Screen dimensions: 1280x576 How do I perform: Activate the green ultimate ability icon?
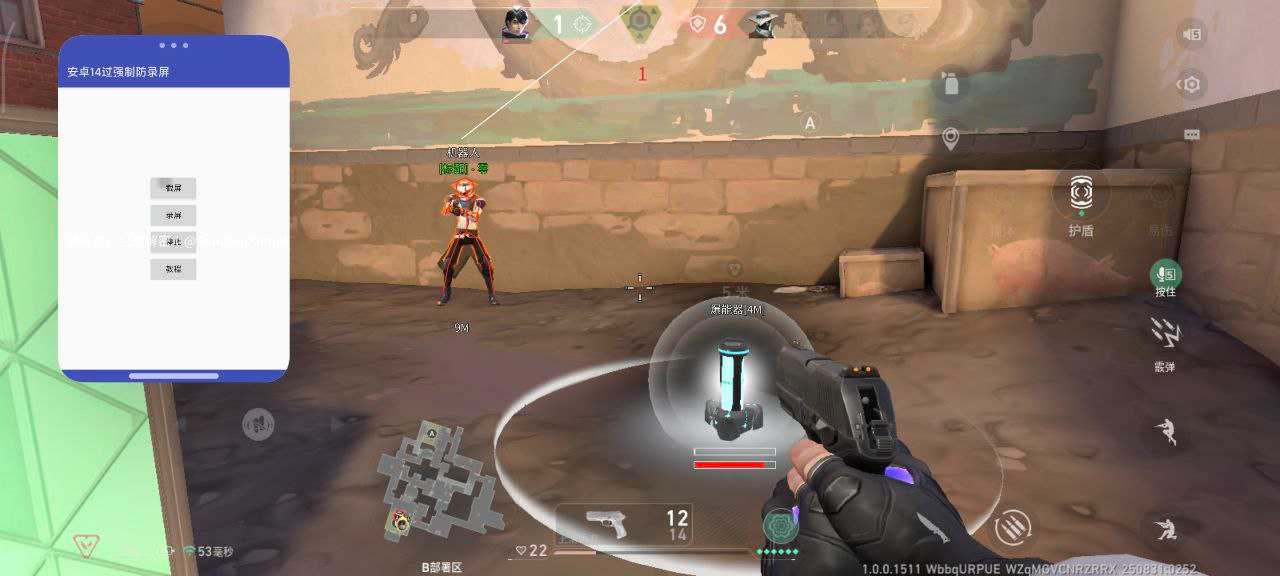pos(781,525)
